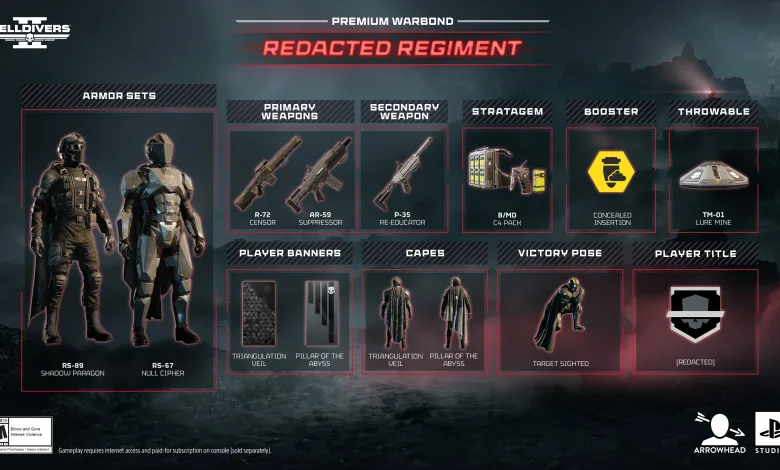Choose the Triangulation Veil cape
This screenshot has width=780, height=470.
click(395, 313)
